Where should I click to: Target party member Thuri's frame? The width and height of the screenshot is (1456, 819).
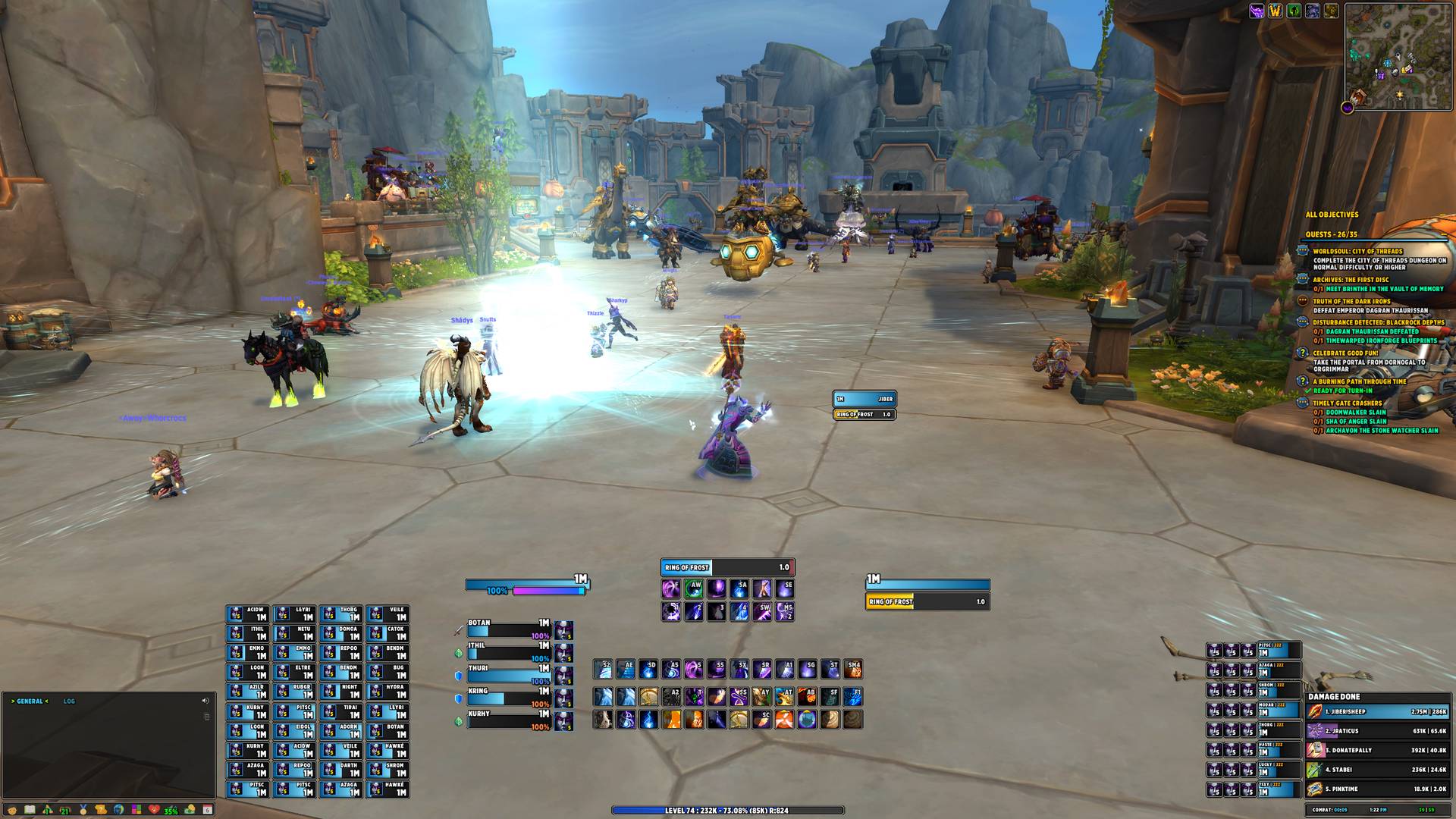click(x=508, y=675)
